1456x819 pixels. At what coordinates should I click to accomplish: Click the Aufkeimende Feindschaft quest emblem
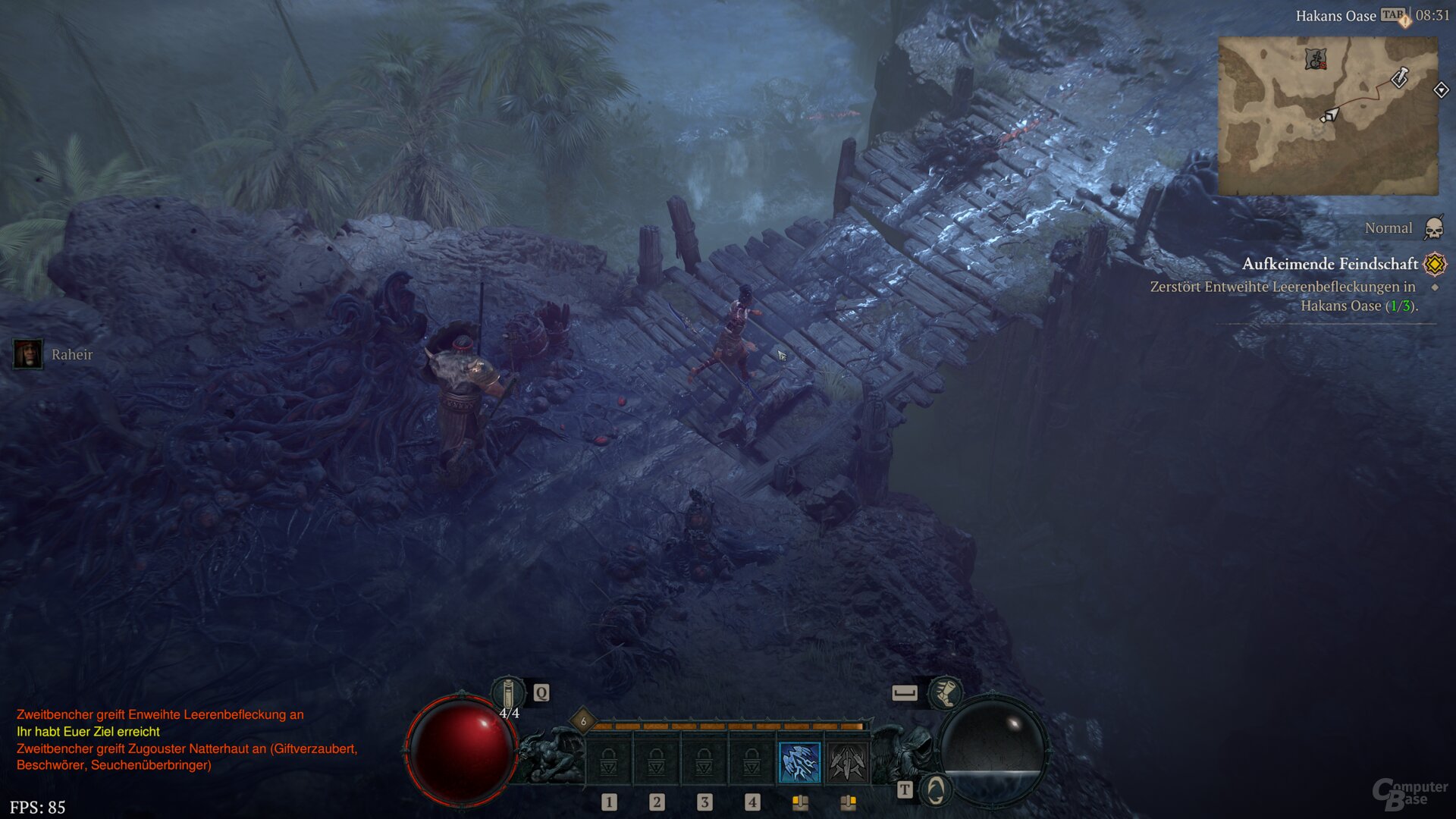pyautogui.click(x=1433, y=265)
